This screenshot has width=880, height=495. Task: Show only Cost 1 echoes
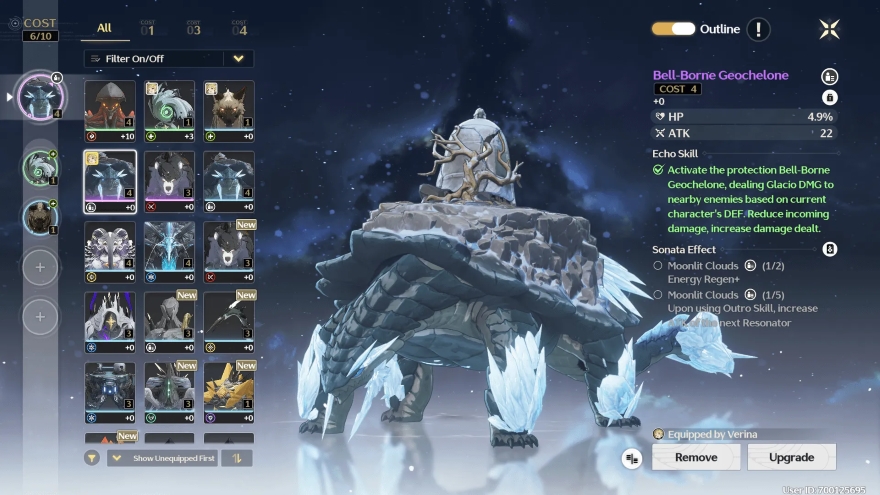tap(148, 28)
